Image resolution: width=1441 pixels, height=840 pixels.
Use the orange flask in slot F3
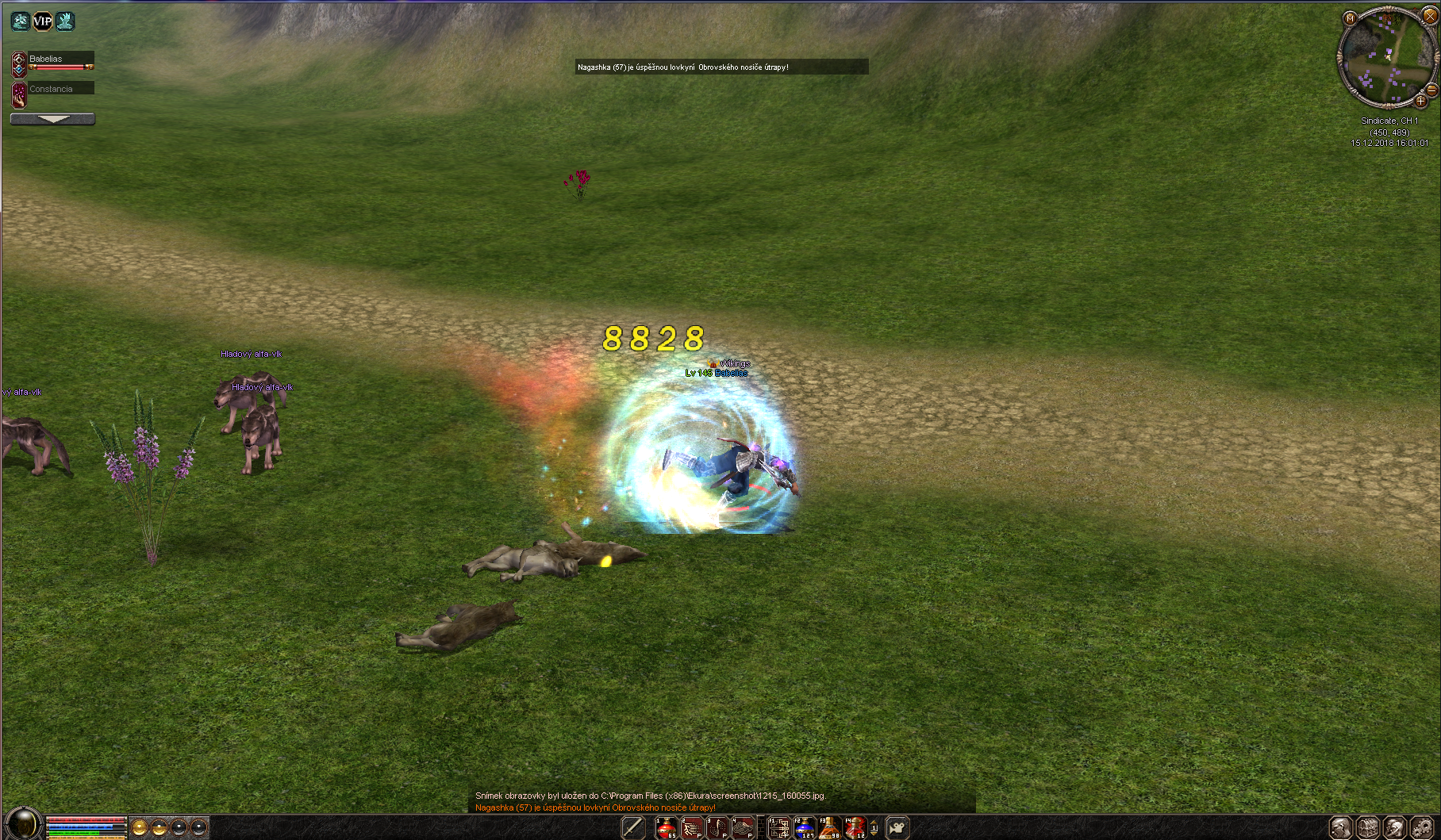pyautogui.click(x=830, y=828)
